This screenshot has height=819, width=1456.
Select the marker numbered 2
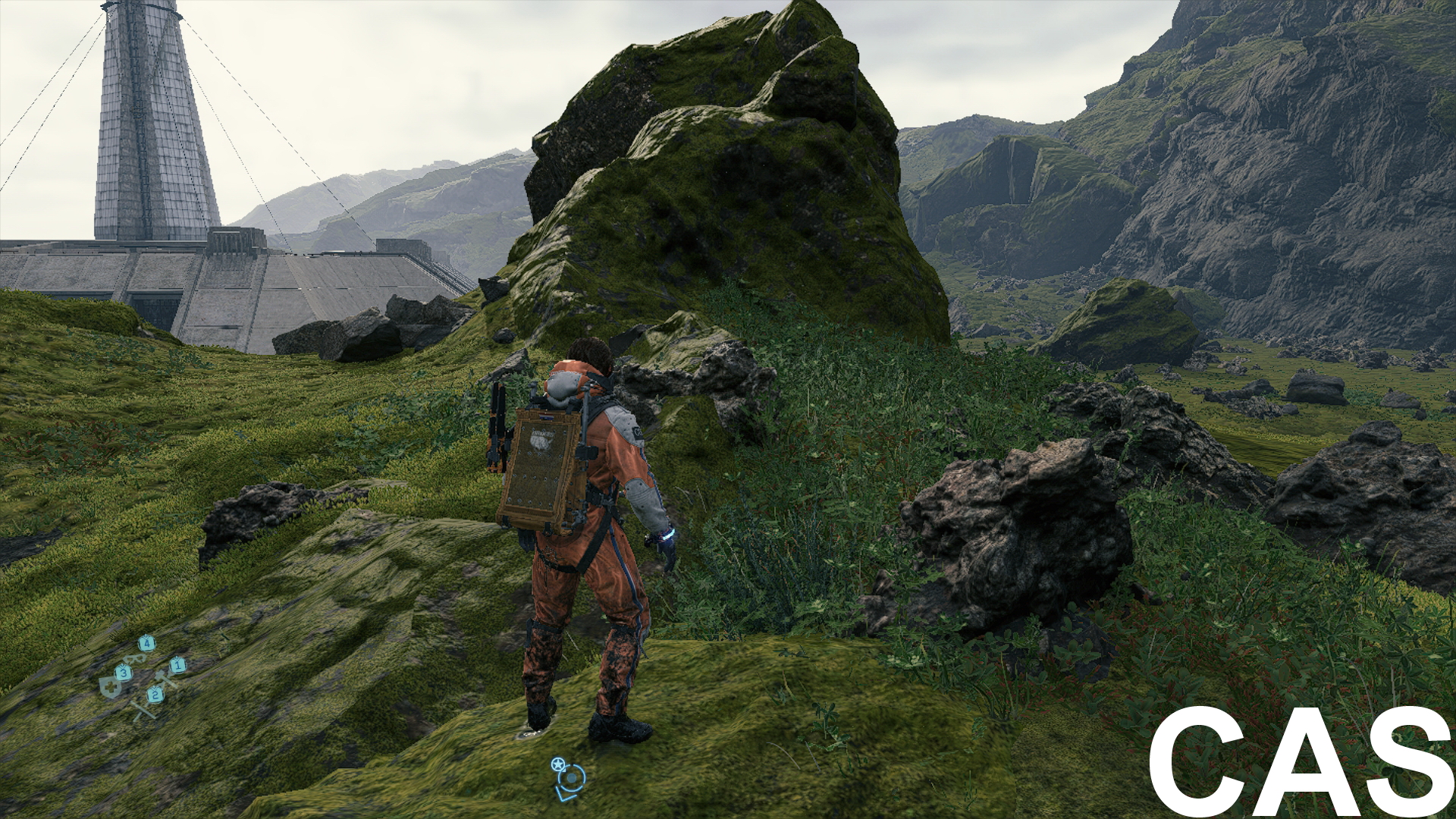click(155, 695)
